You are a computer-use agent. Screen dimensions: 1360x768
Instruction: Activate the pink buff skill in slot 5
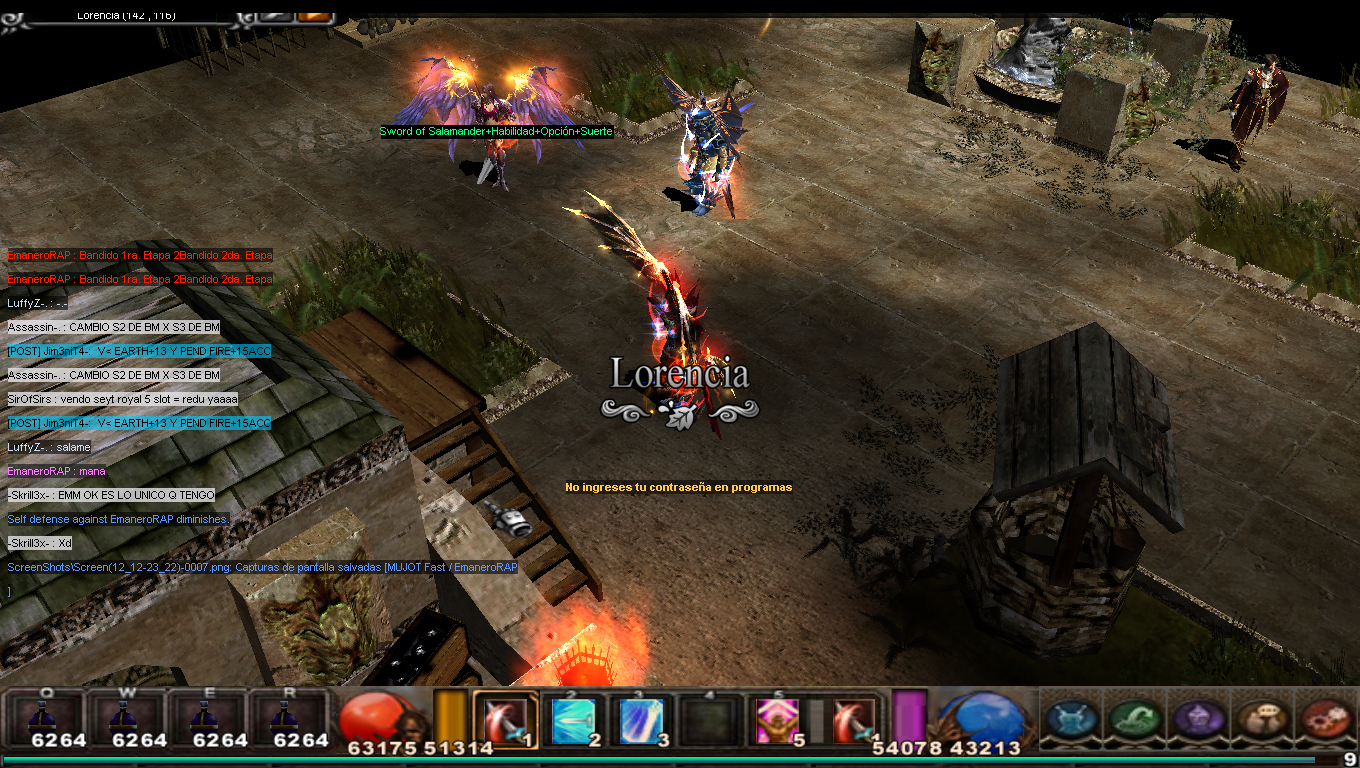pyautogui.click(x=777, y=721)
